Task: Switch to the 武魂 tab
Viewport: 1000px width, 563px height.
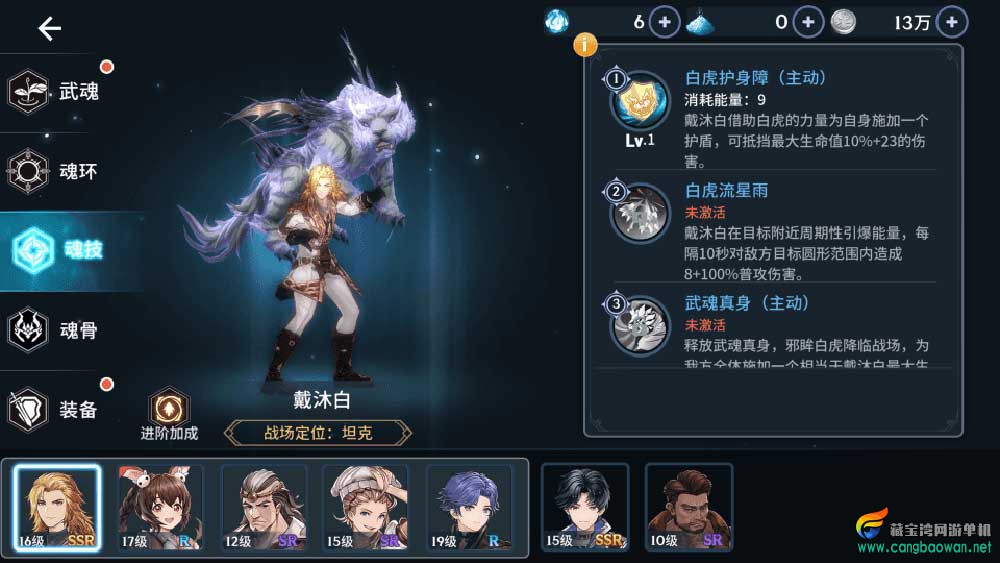Action: click(x=58, y=92)
